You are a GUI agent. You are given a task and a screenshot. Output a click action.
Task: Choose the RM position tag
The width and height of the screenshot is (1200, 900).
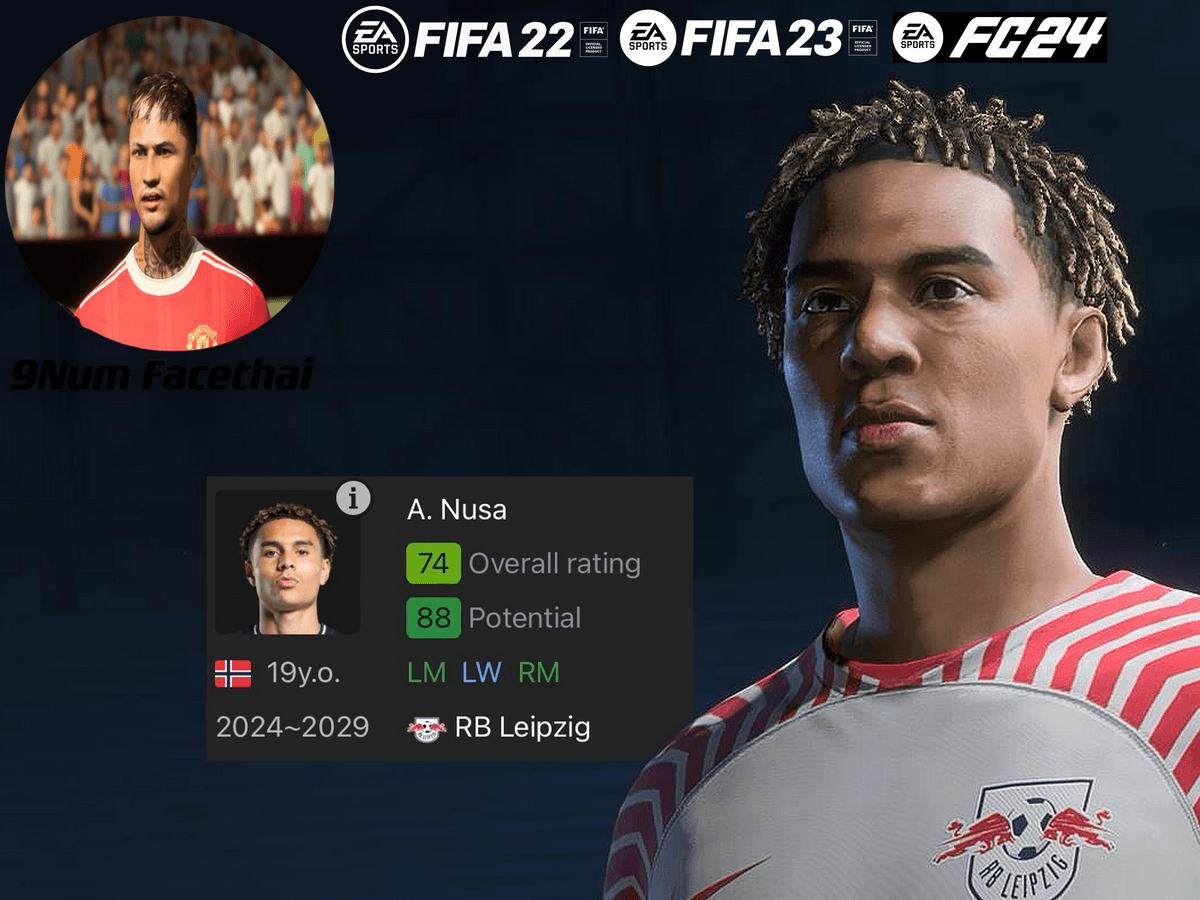pos(539,672)
